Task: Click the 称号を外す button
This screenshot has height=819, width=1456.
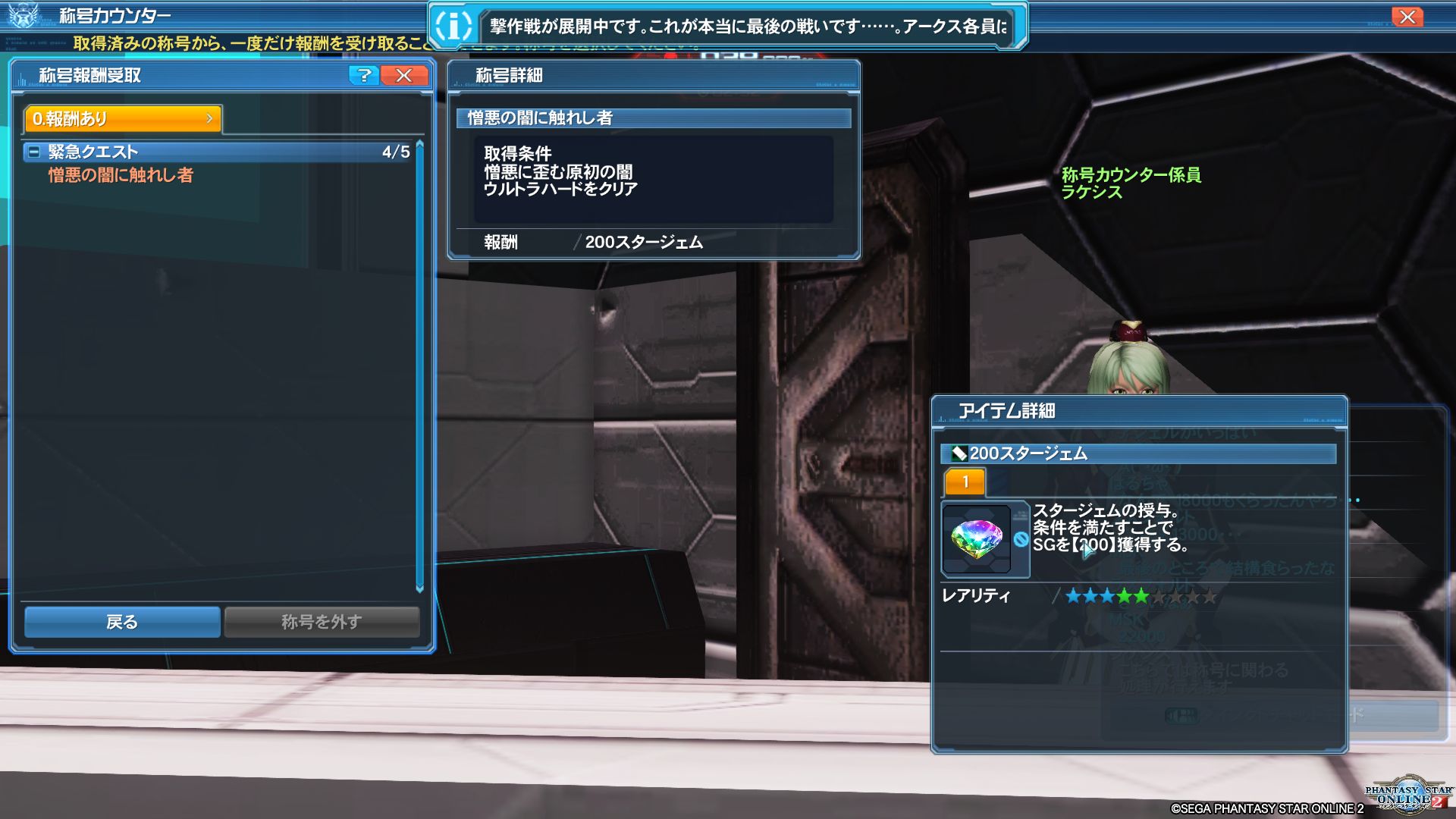Action: pyautogui.click(x=322, y=622)
